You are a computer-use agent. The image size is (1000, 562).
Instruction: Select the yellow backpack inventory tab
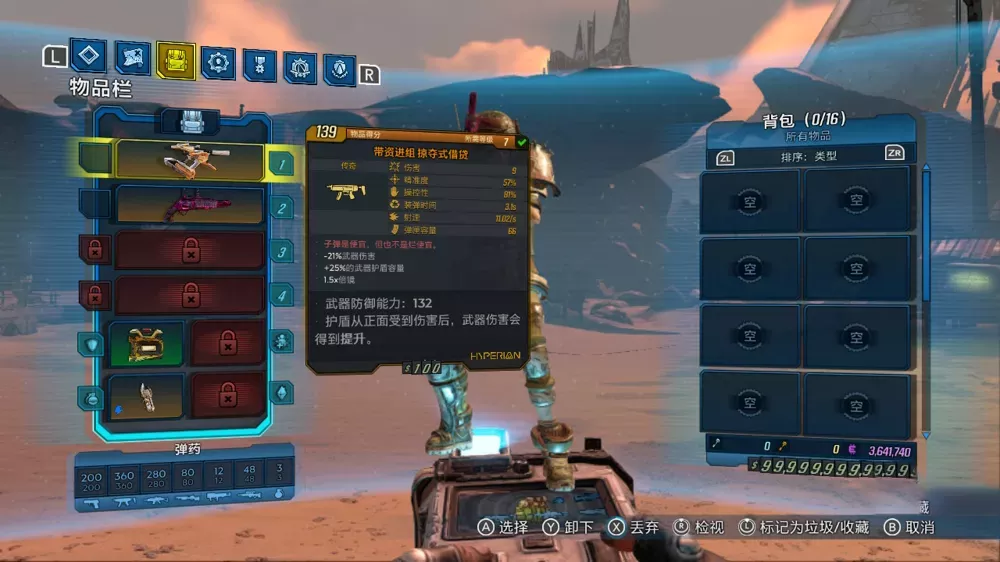coord(176,61)
